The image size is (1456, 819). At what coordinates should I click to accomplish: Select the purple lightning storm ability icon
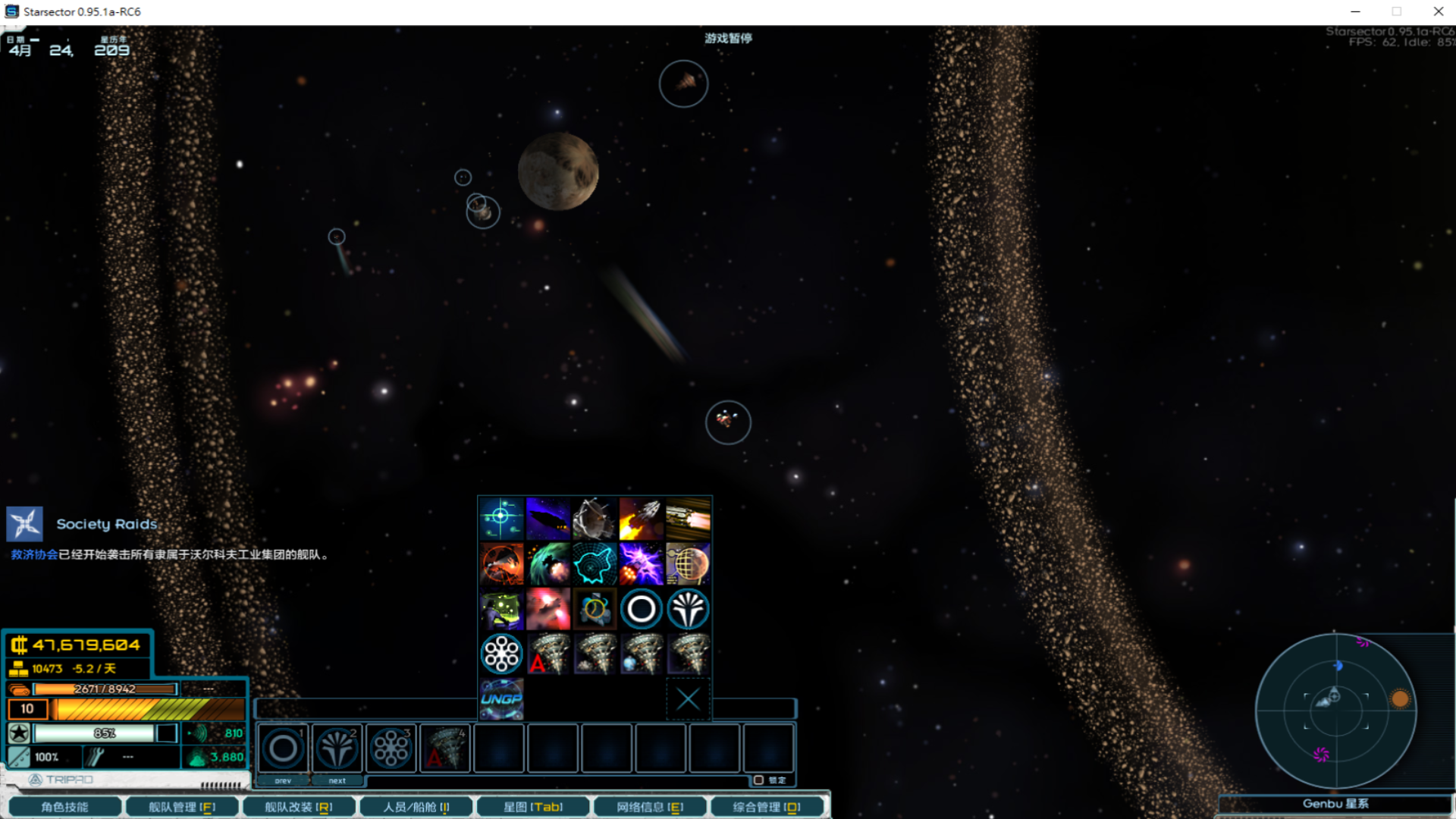641,563
